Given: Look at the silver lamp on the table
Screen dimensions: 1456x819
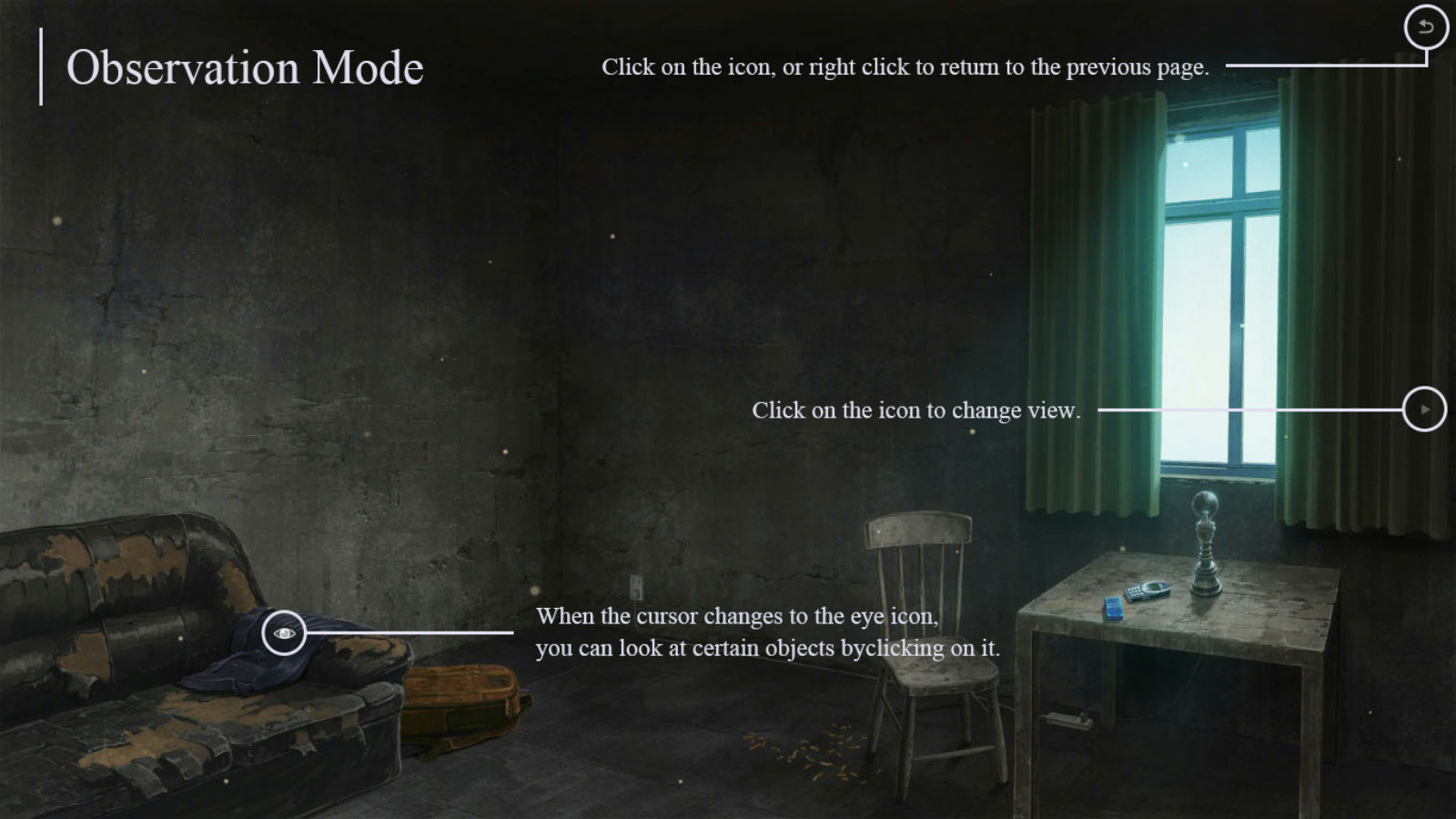Looking at the screenshot, I should (x=1204, y=537).
